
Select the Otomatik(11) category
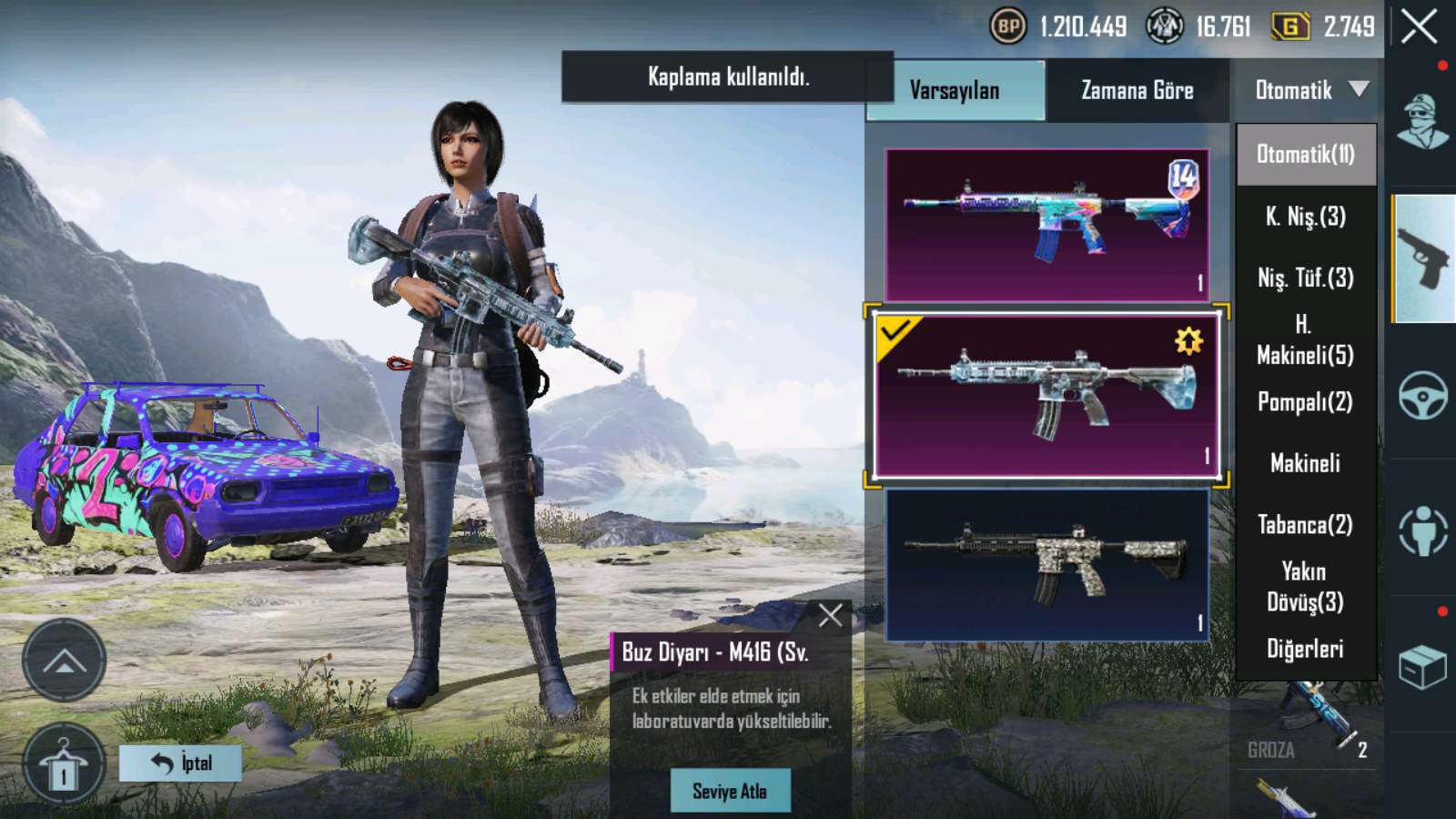[1305, 154]
